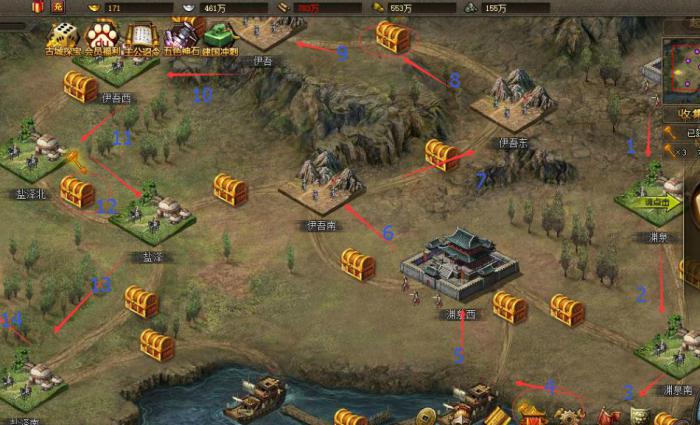Image resolution: width=700 pixels, height=425 pixels.
Task: Open the 五色神石 event icon
Action: tap(181, 37)
